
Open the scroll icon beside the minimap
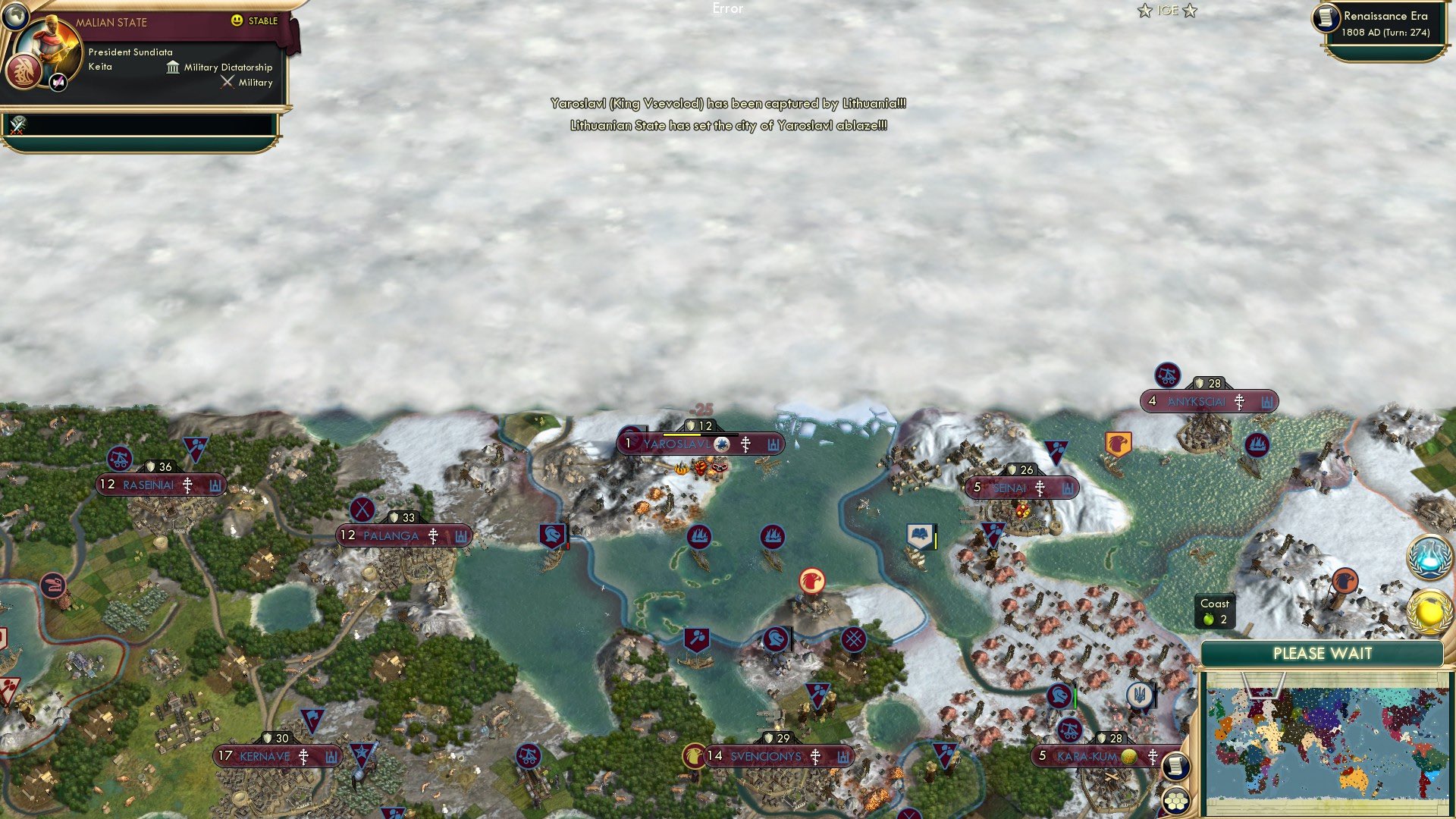[x=1177, y=767]
